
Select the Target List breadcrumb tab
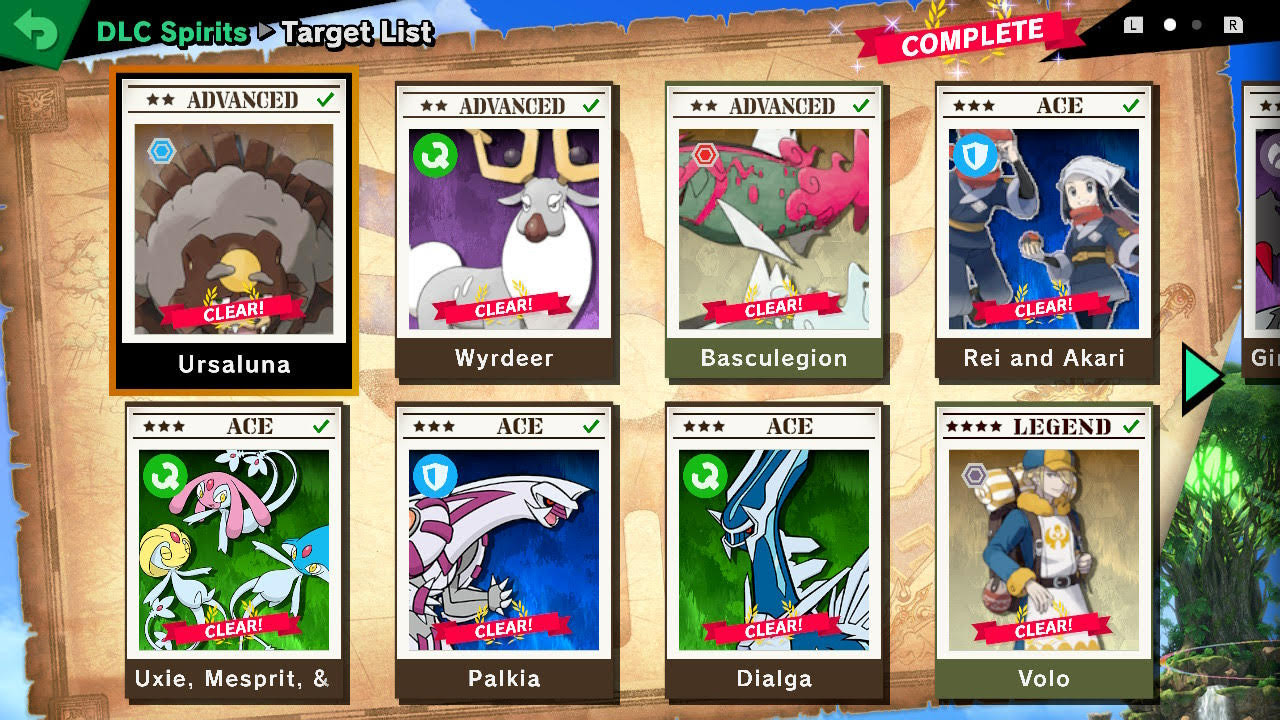[x=355, y=33]
